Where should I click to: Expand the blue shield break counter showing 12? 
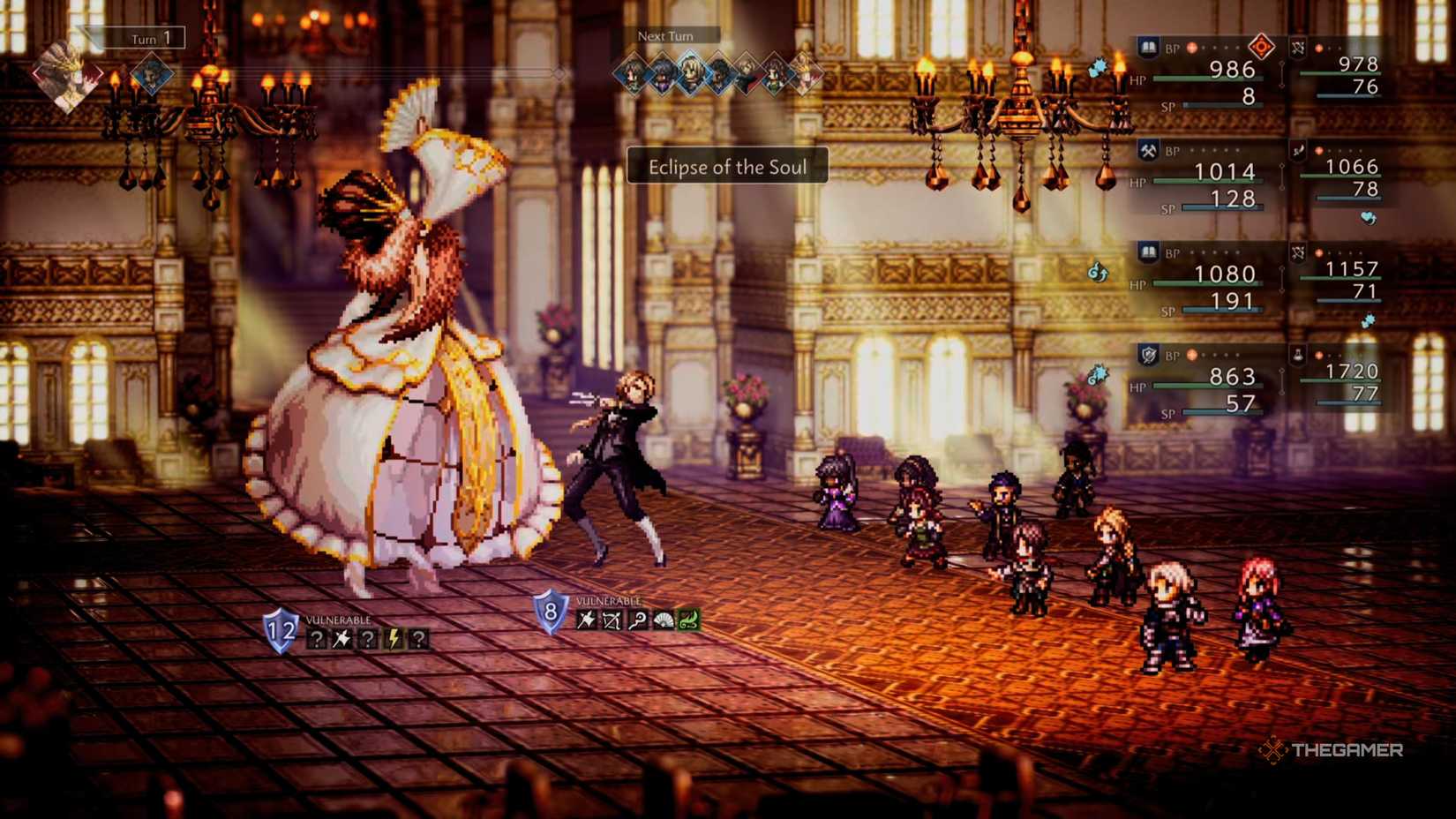click(281, 630)
